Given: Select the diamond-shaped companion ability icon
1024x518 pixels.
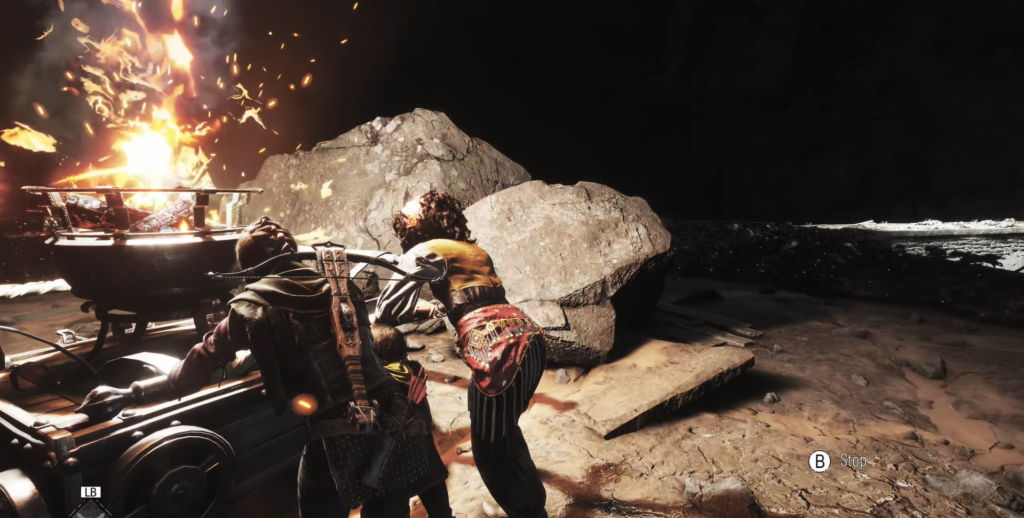Looking at the screenshot, I should click(x=90, y=509).
